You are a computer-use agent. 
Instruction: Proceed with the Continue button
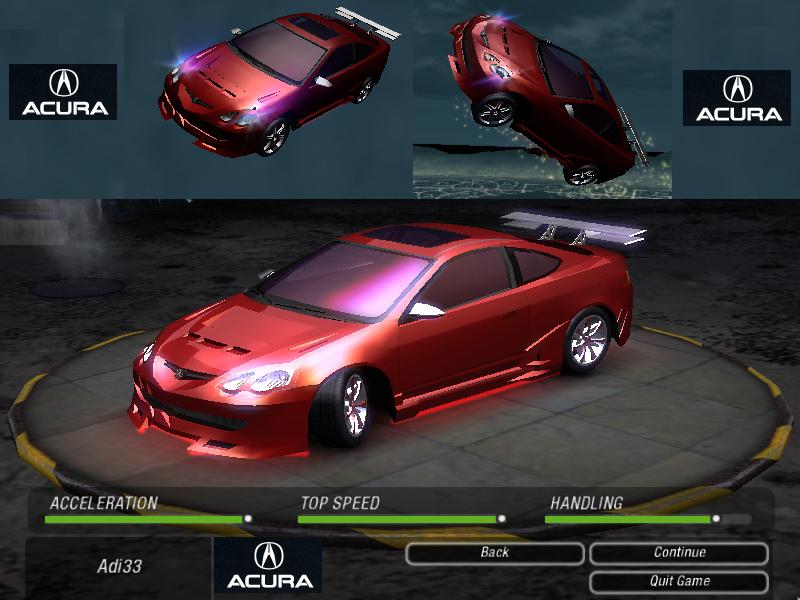tap(679, 553)
